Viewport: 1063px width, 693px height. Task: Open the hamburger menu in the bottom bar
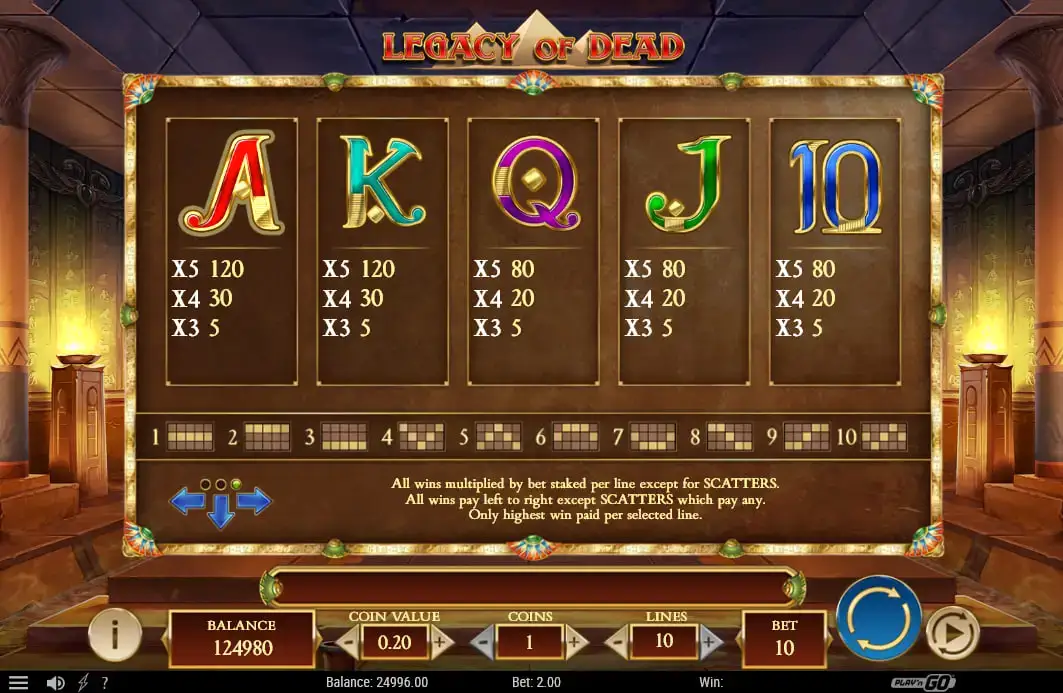point(19,683)
